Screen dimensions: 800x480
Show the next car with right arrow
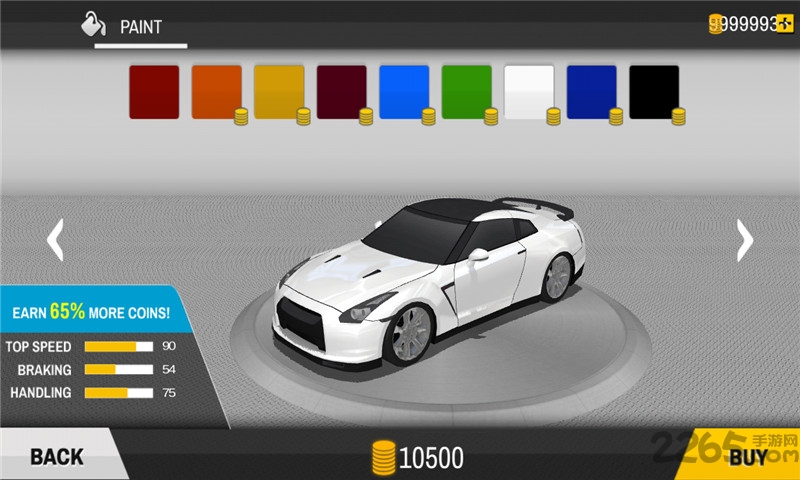click(744, 240)
